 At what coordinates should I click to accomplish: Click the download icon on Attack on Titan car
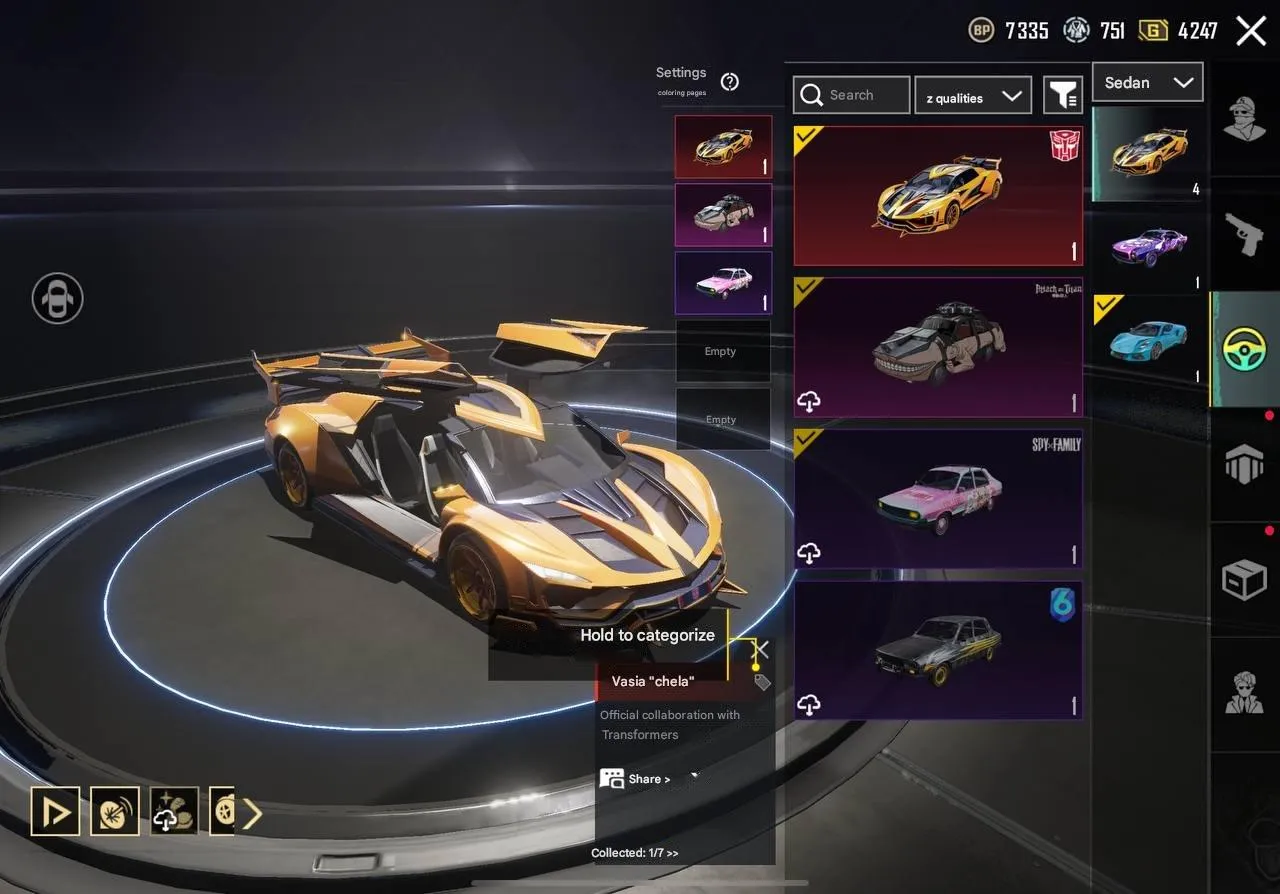pos(810,401)
